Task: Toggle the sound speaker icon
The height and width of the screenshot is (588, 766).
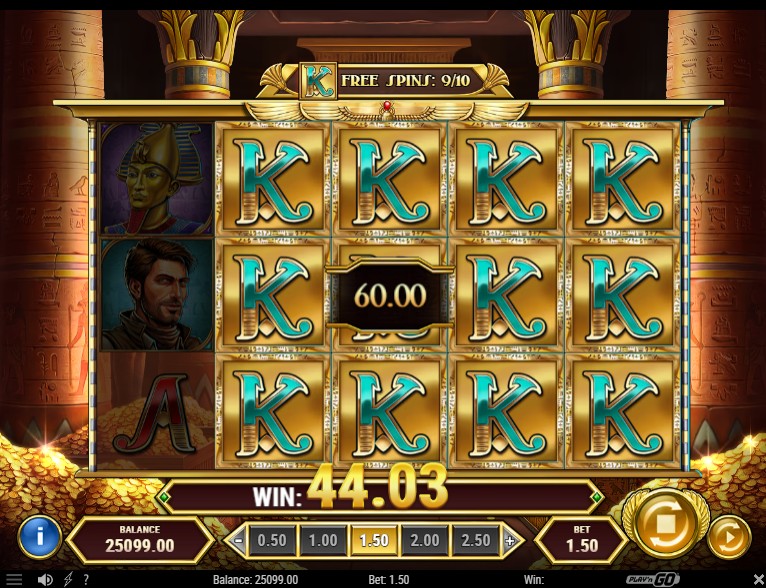Action: pos(45,579)
